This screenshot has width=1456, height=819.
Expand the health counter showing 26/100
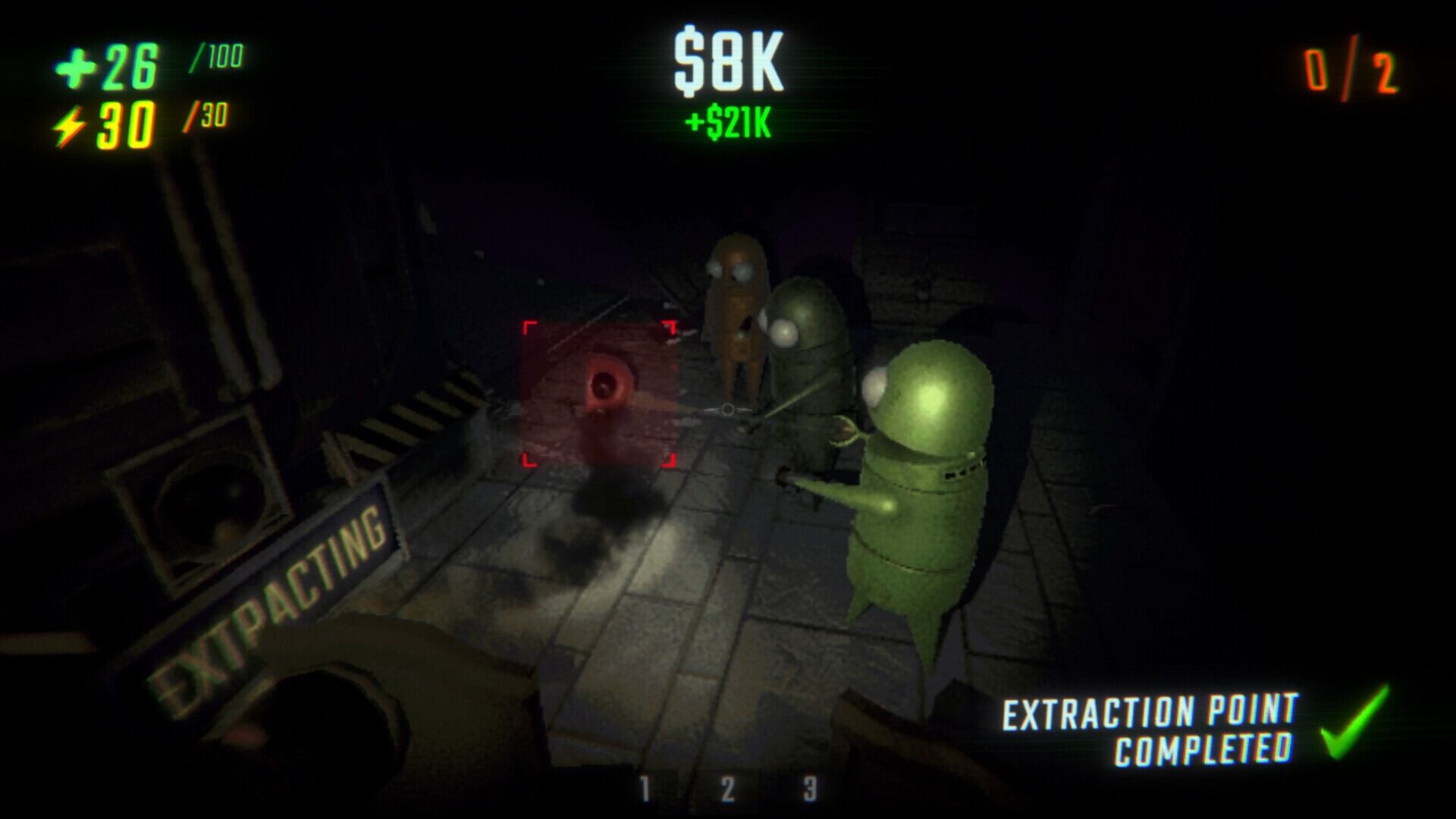pyautogui.click(x=144, y=67)
